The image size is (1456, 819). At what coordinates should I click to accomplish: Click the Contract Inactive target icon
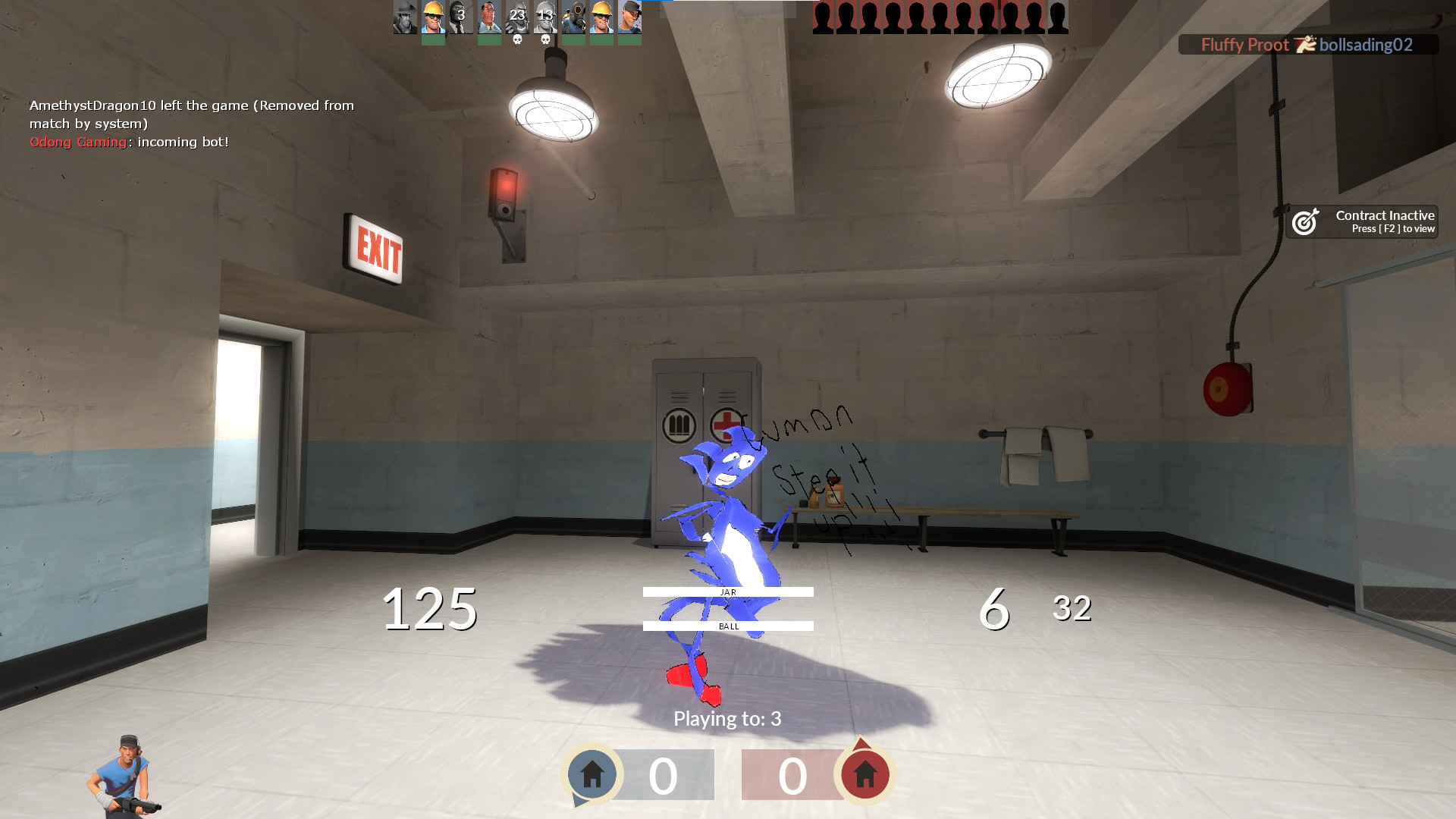1306,221
